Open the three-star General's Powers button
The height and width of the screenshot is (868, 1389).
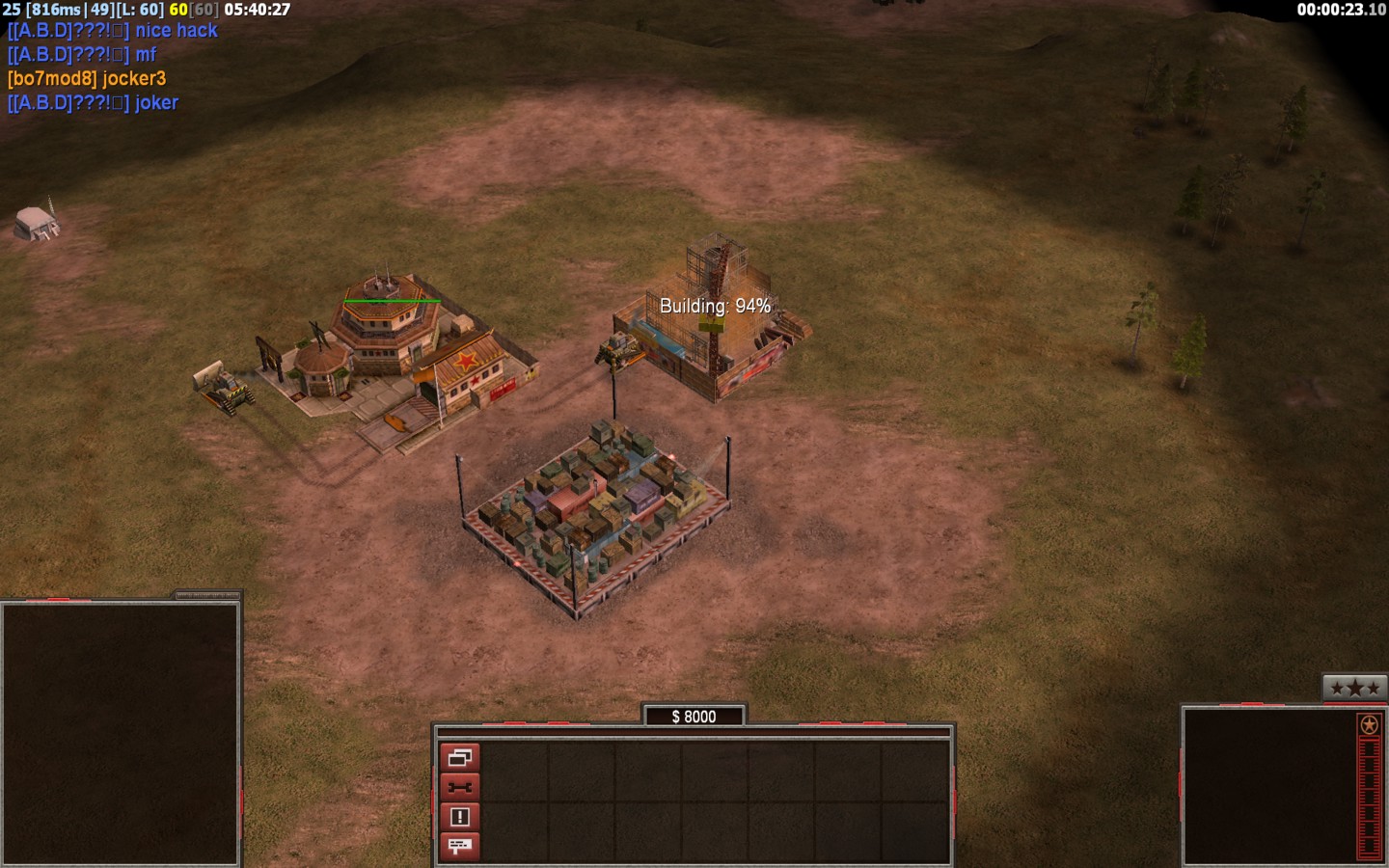[x=1354, y=688]
